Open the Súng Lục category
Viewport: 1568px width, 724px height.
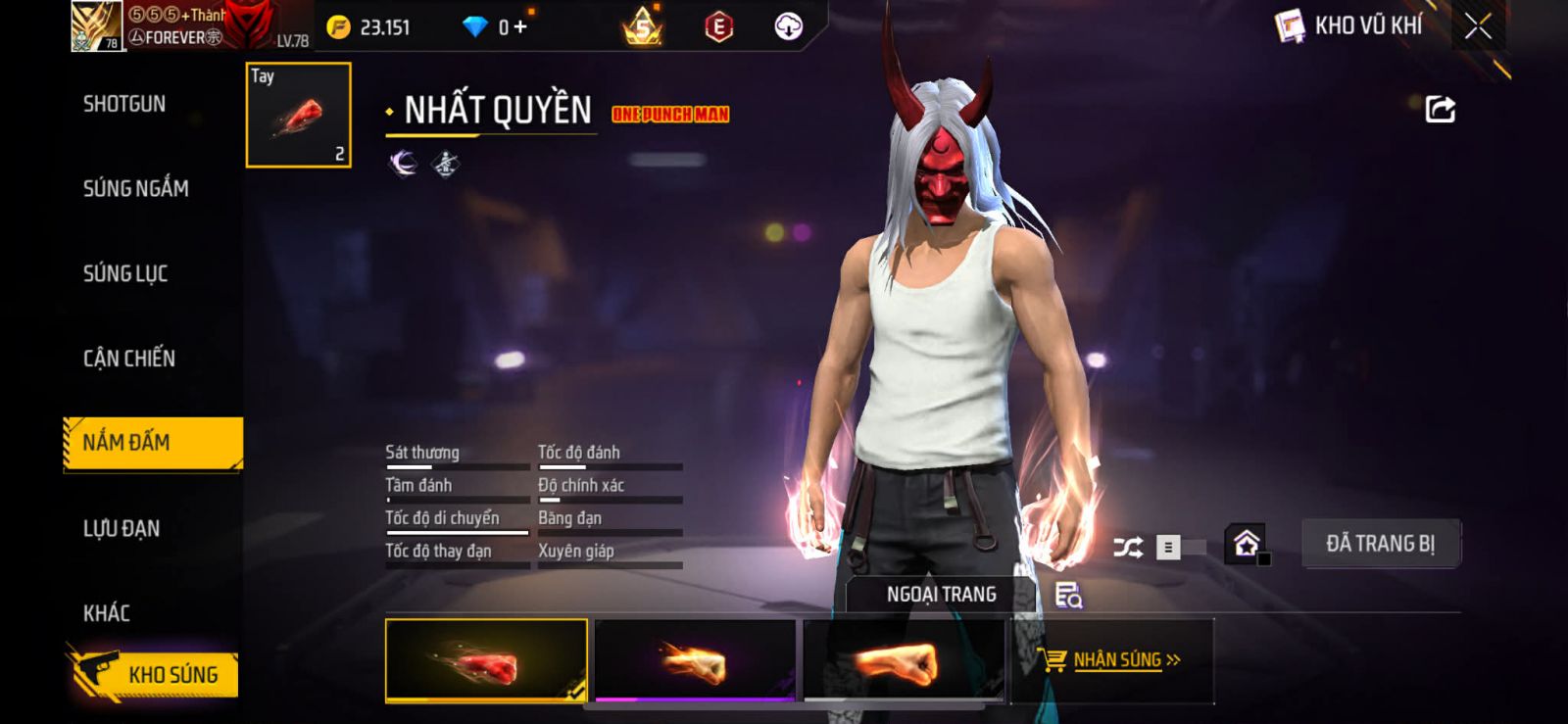125,273
